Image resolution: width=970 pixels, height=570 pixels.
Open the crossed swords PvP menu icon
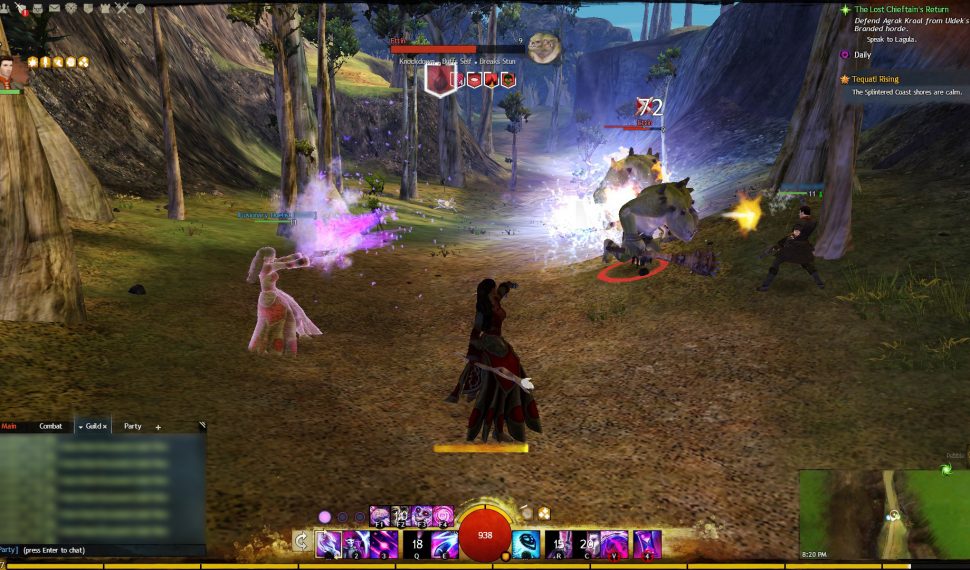(x=121, y=8)
